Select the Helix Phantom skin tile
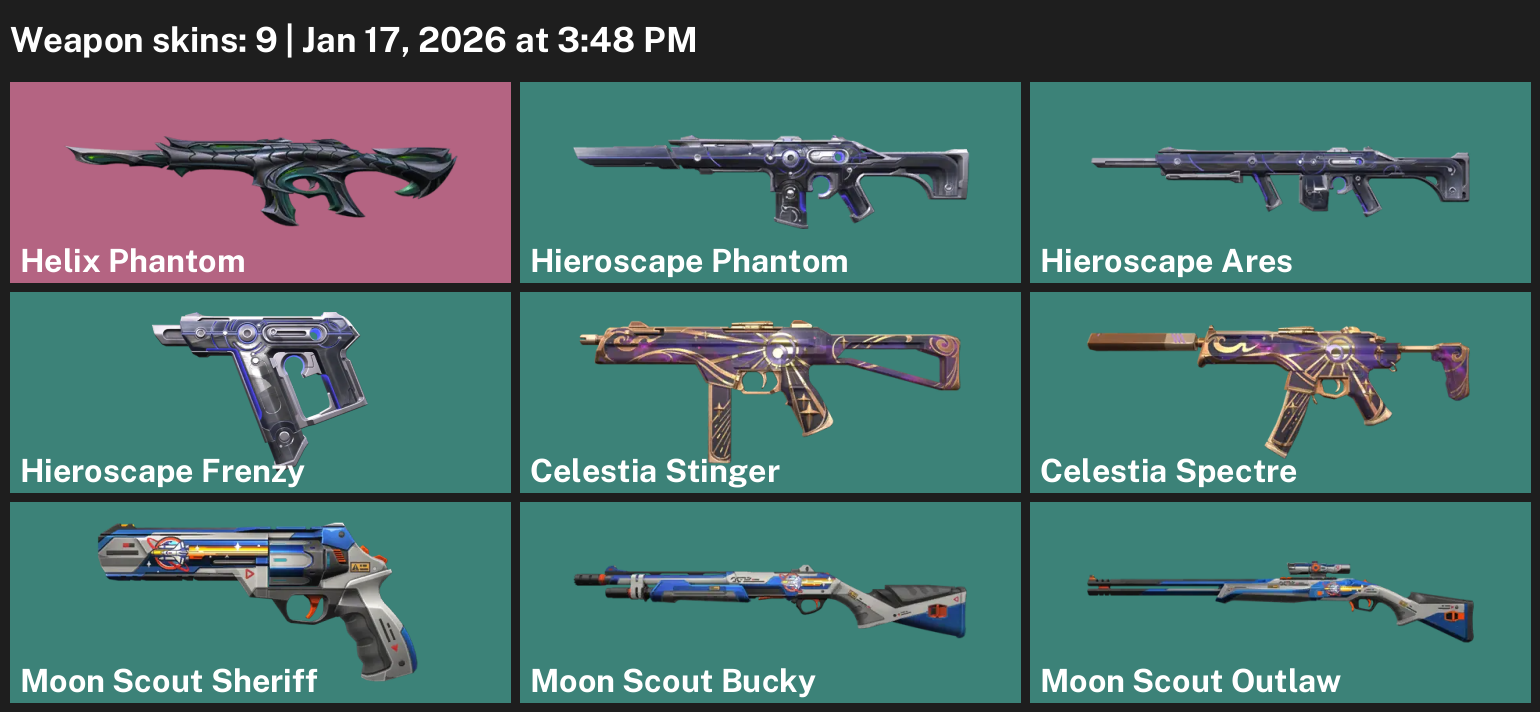 click(260, 182)
